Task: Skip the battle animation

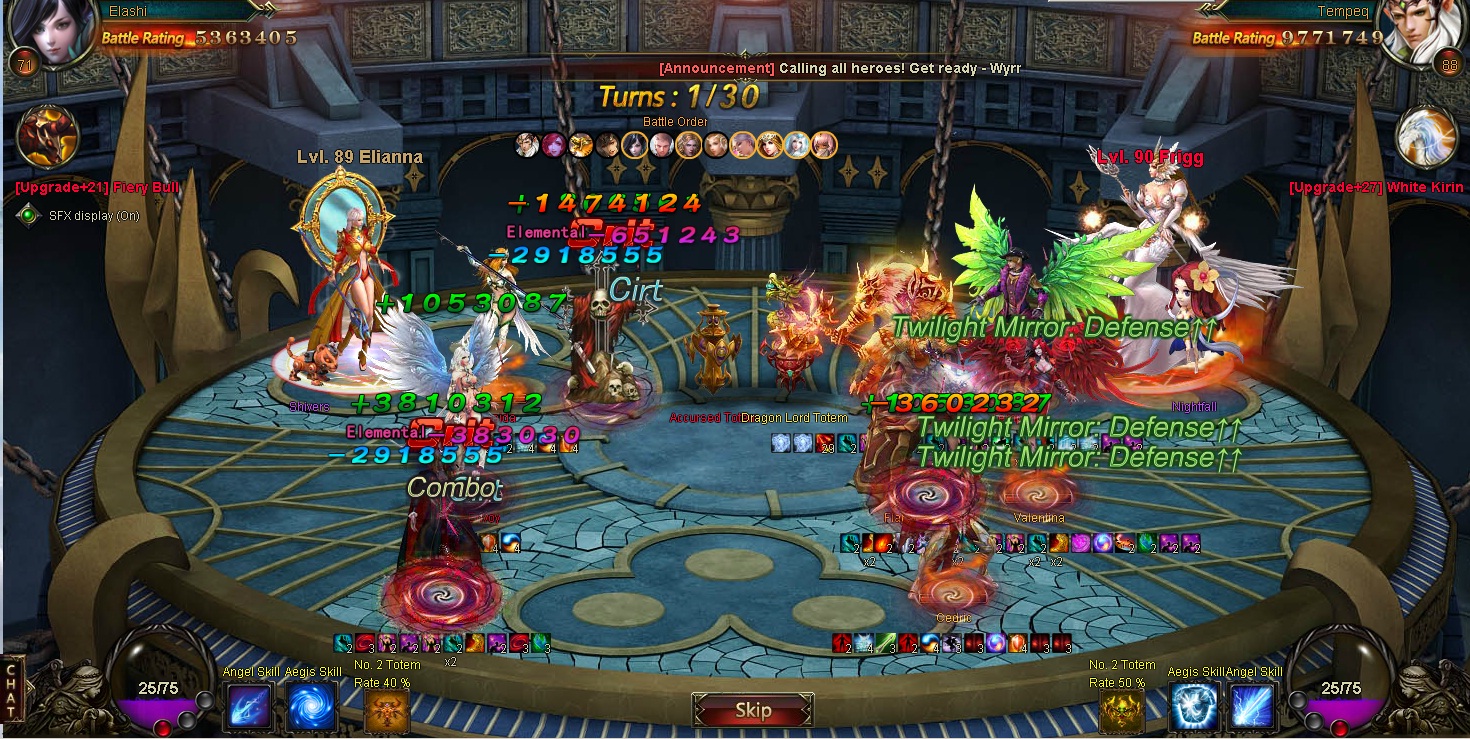Action: 752,710
